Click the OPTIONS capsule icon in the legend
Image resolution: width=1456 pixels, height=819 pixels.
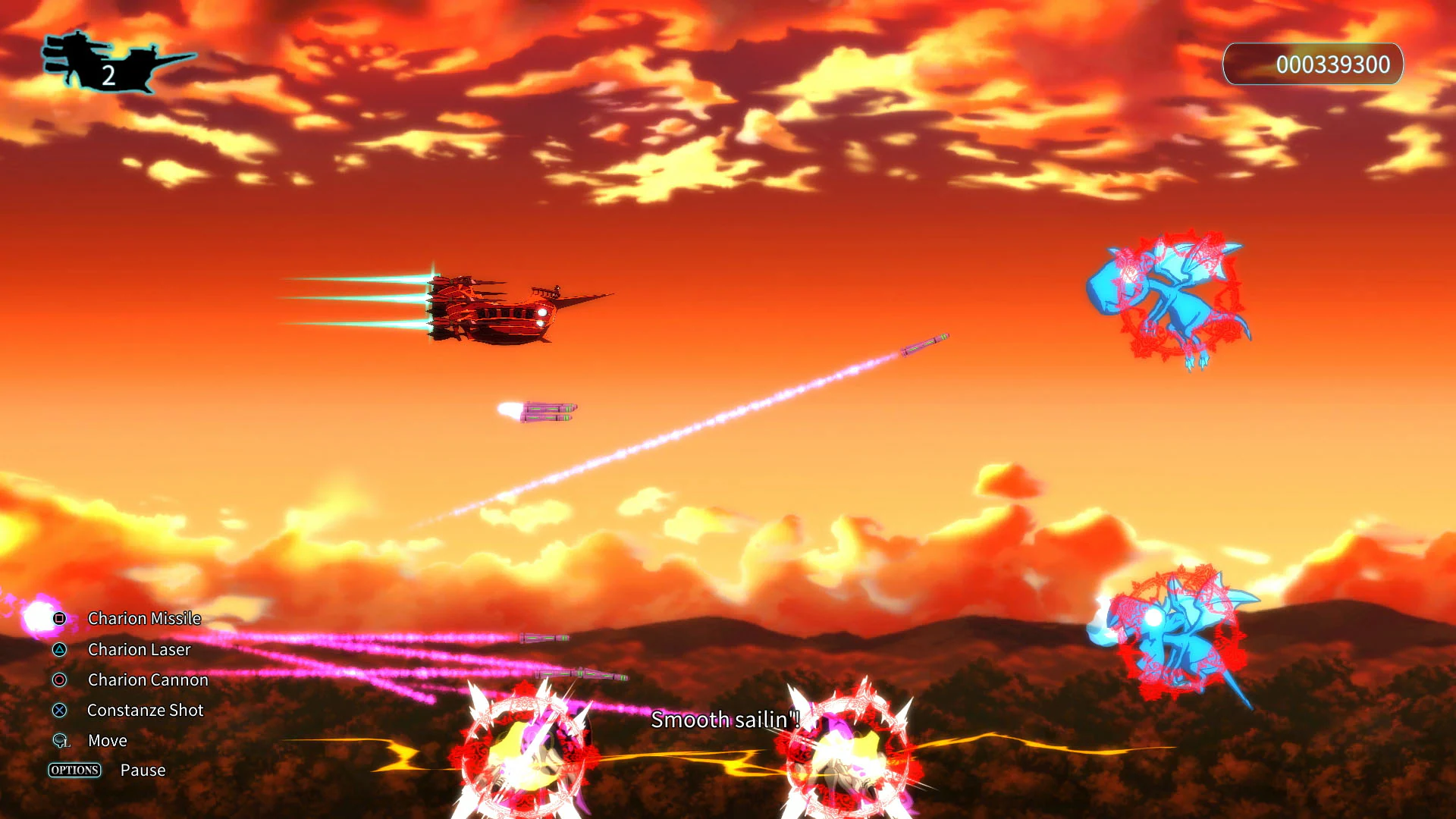[x=75, y=770]
